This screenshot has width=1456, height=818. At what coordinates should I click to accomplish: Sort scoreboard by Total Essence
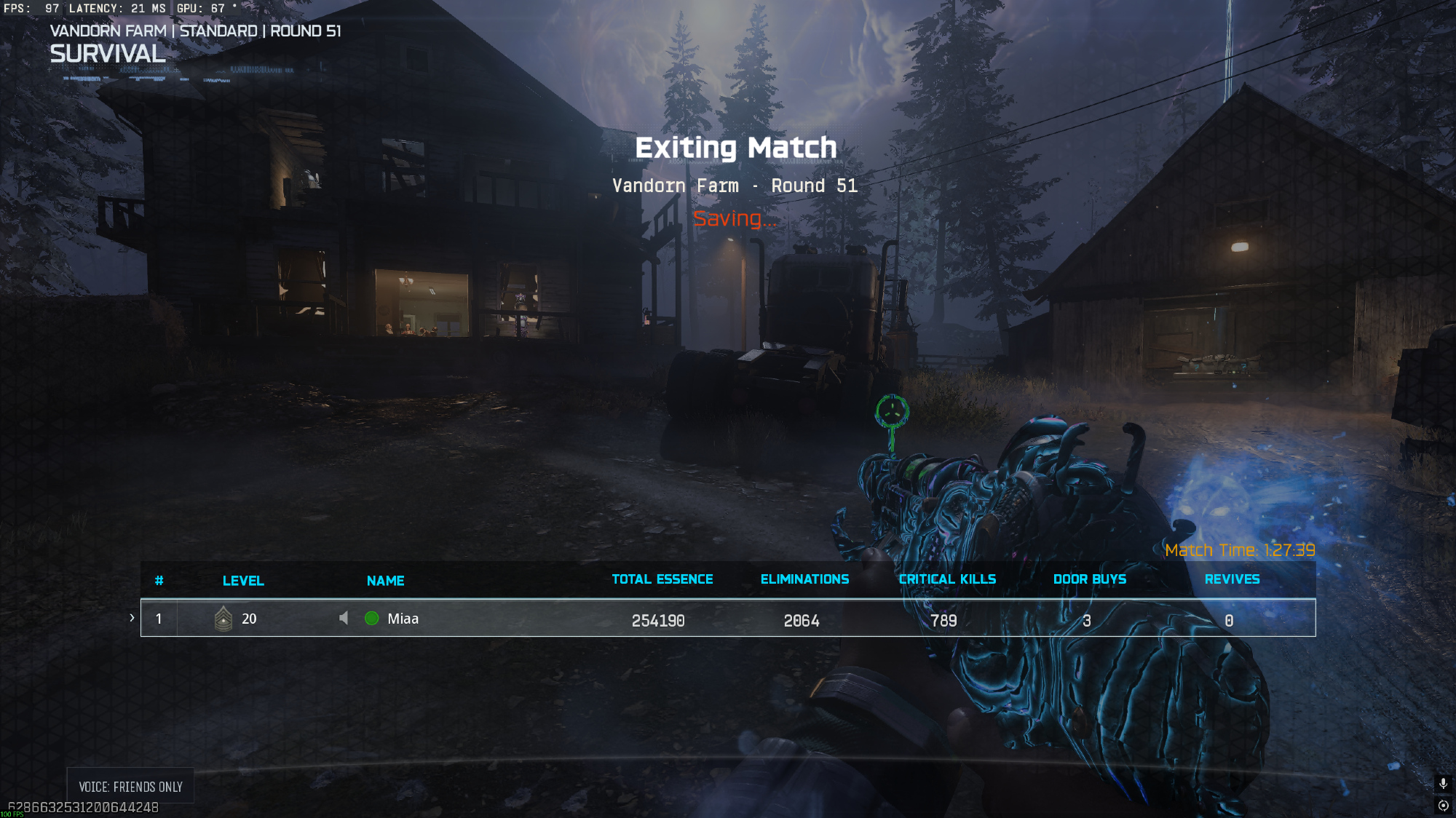point(662,579)
